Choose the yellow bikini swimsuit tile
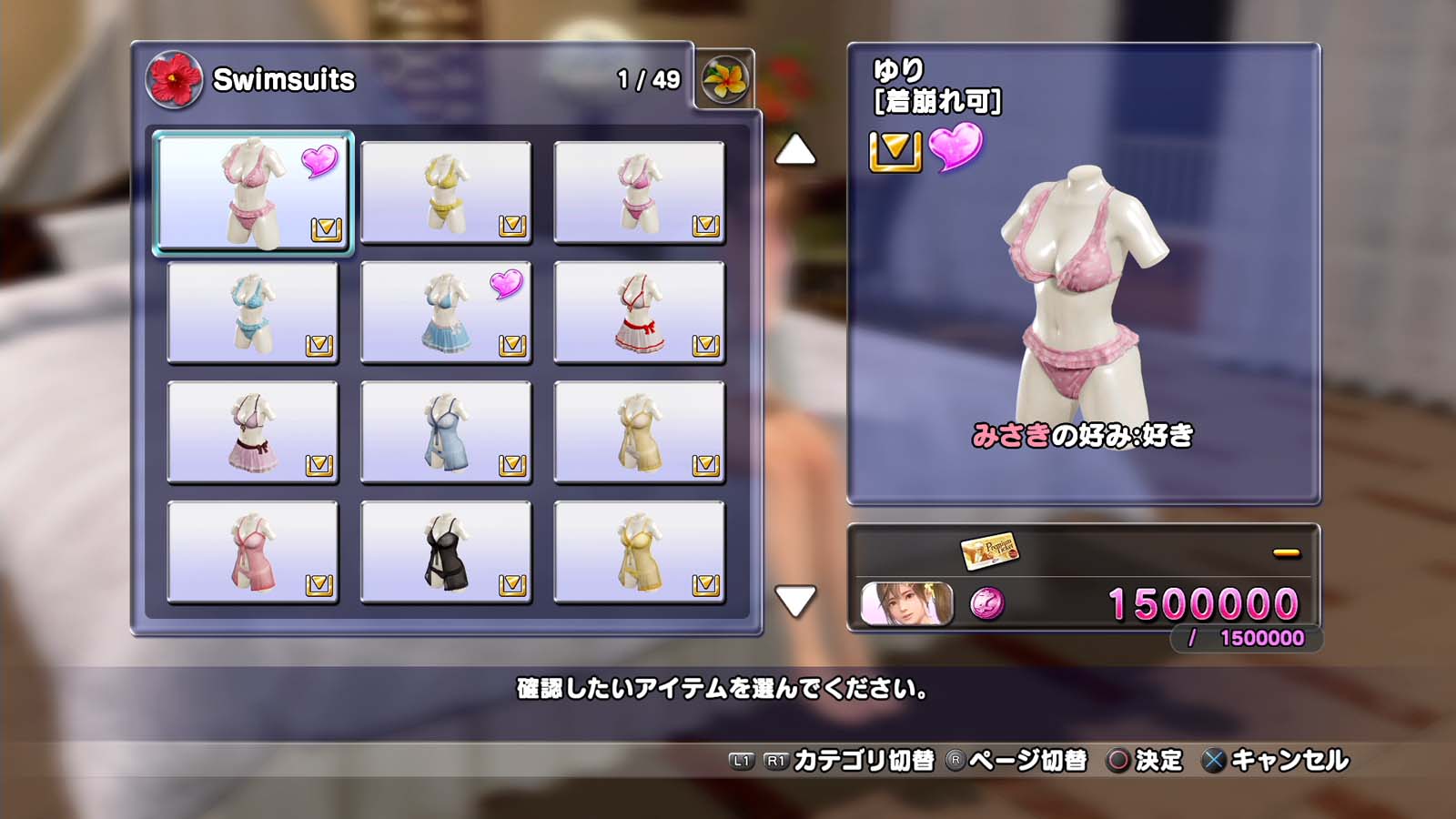The image size is (1456, 819). point(446,192)
